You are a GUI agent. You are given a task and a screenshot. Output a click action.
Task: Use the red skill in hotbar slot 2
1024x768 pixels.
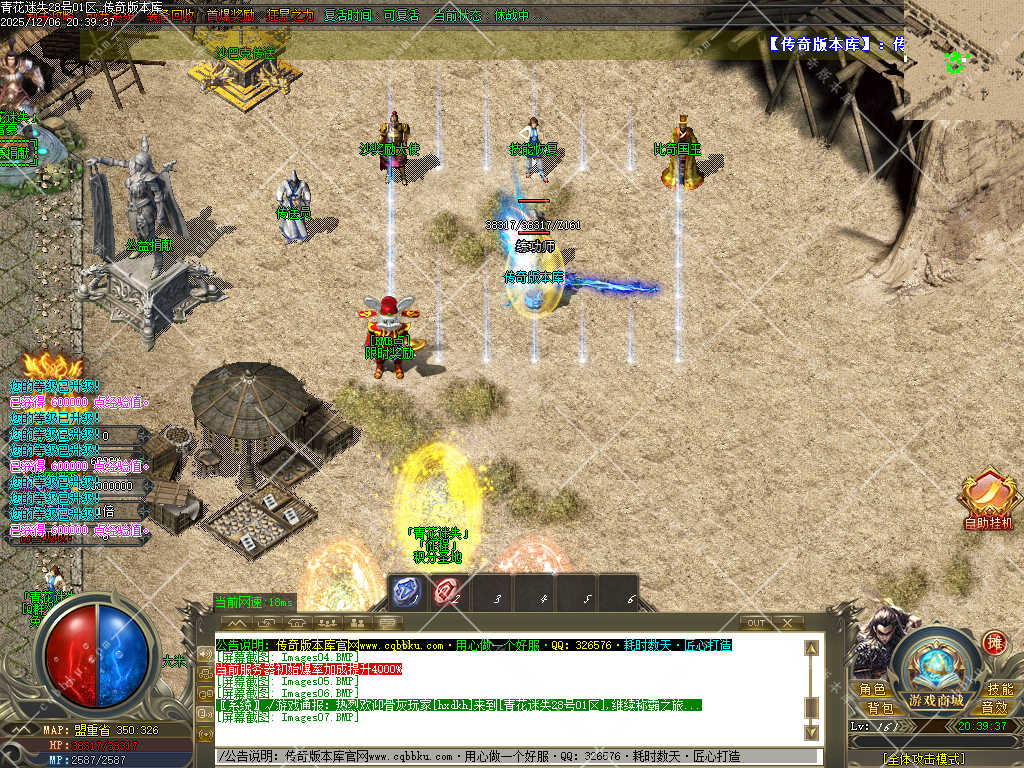click(447, 592)
